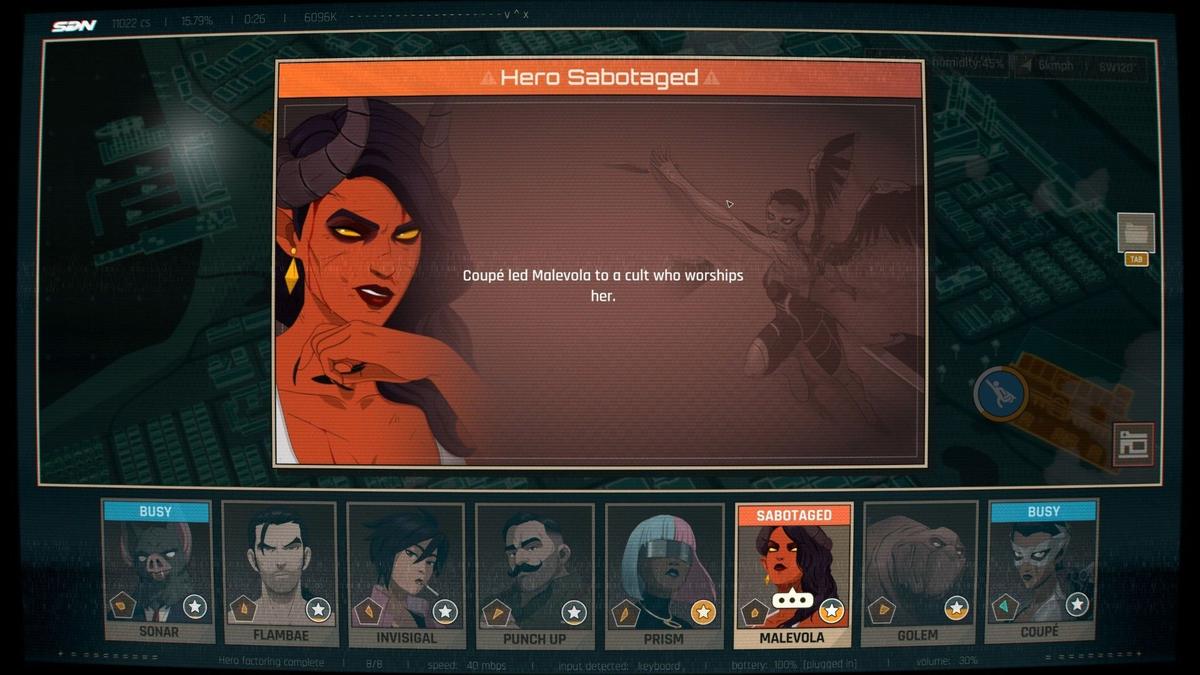
Task: Choose the Flambae hero card
Action: 281,572
